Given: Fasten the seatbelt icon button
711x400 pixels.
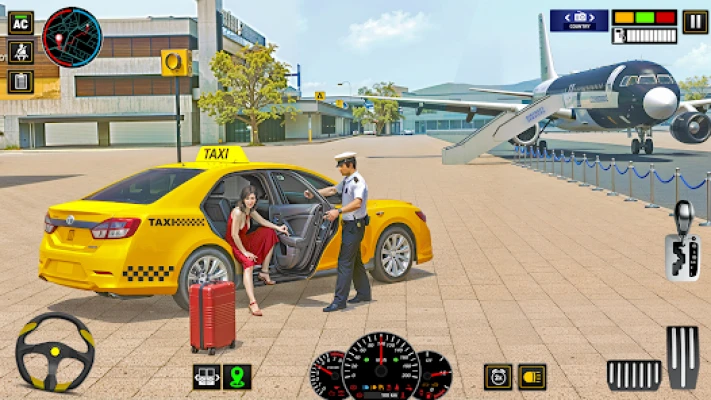Looking at the screenshot, I should pyautogui.click(x=20, y=51).
